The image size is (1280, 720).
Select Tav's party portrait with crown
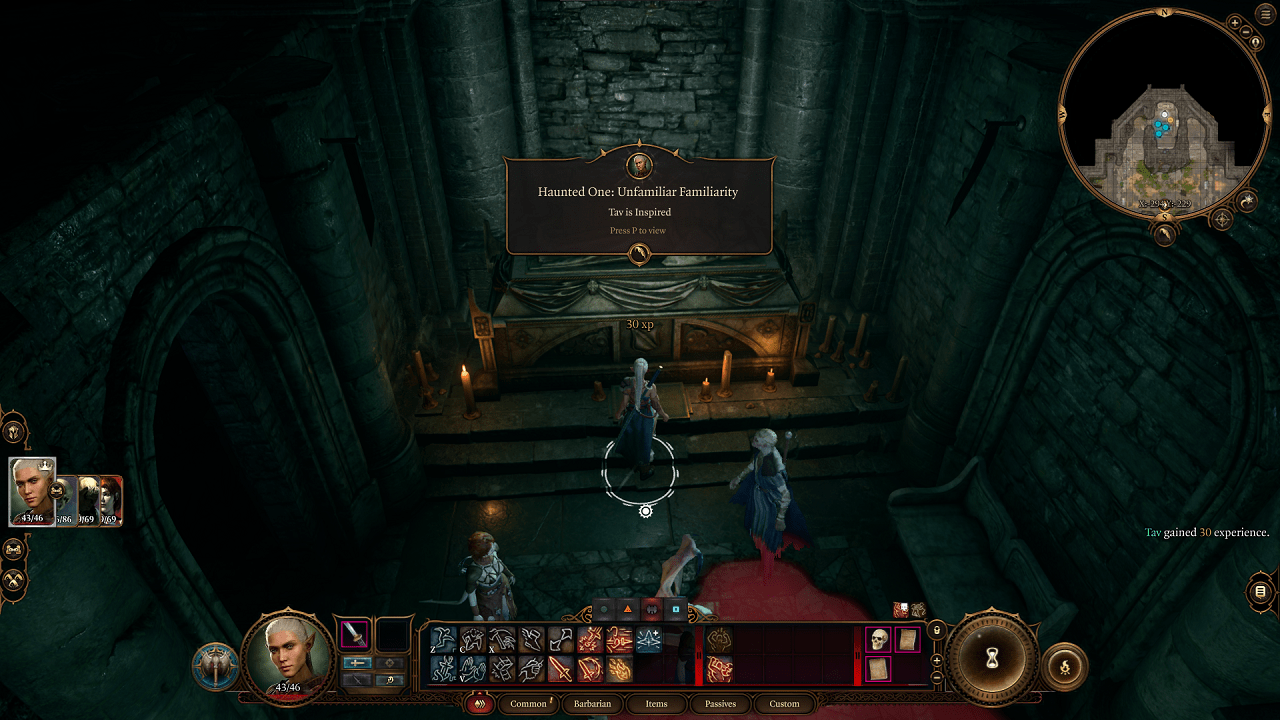(x=32, y=490)
